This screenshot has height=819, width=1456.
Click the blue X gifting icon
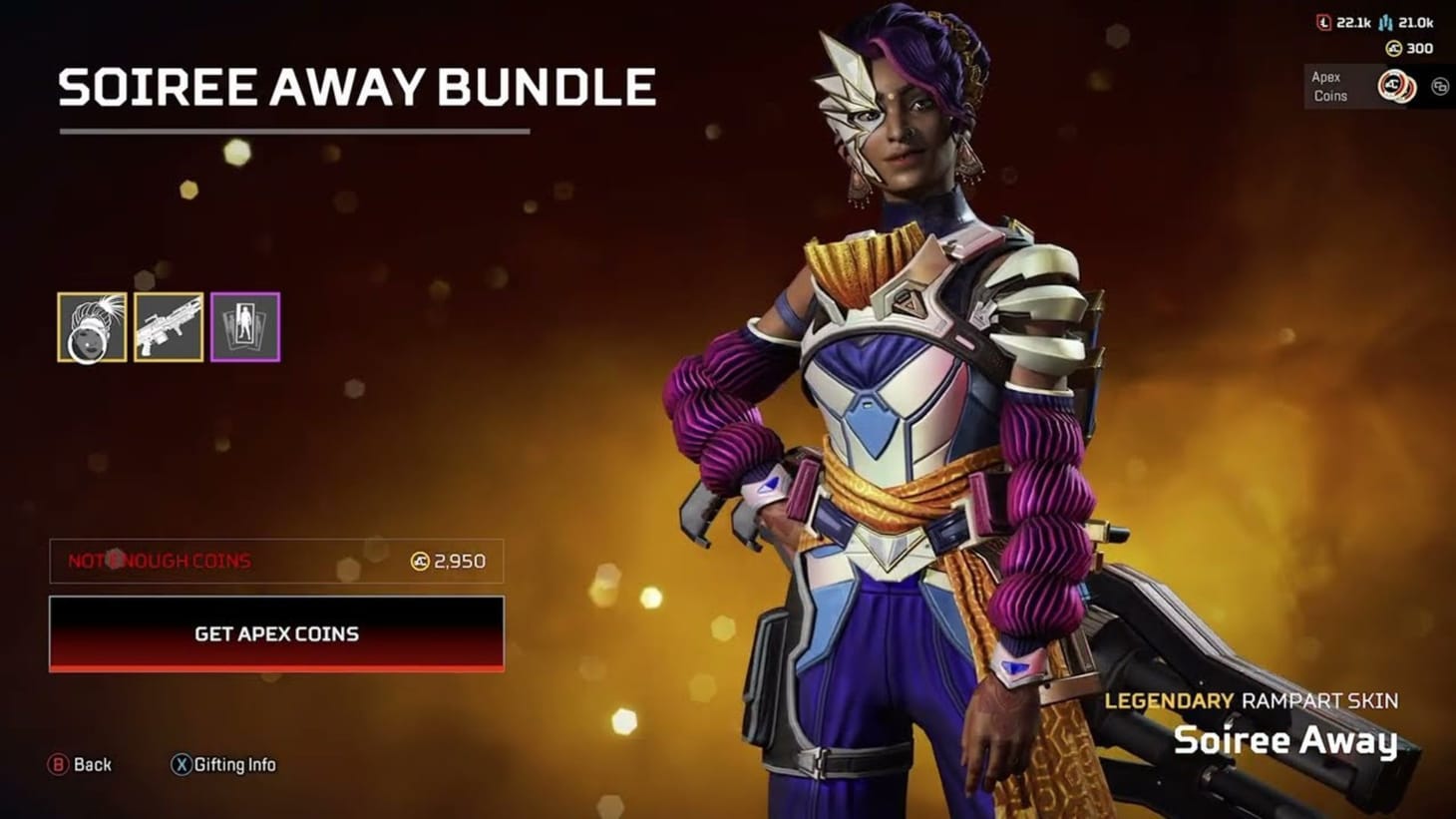tap(182, 764)
